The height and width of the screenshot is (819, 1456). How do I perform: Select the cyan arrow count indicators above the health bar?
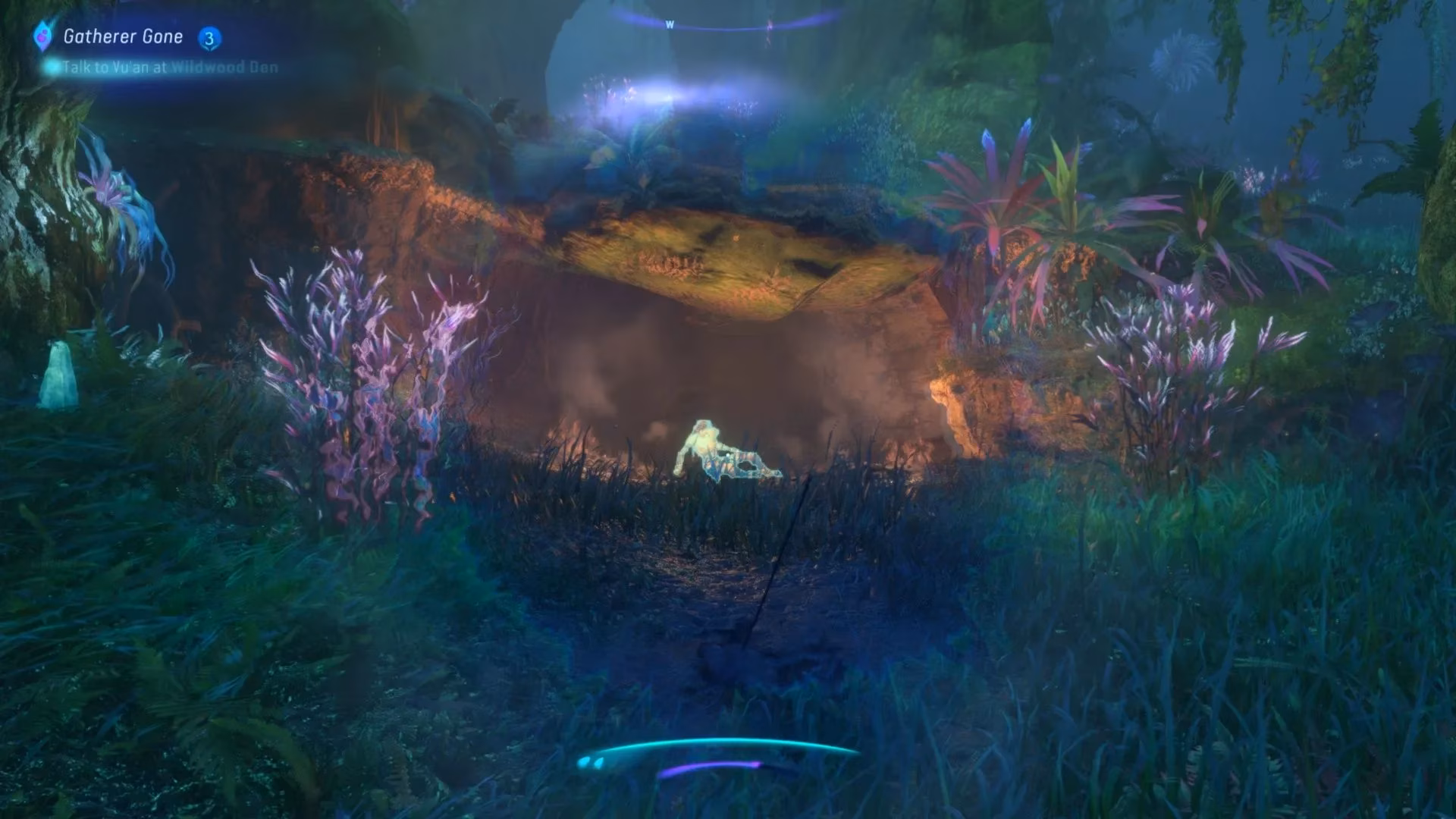[591, 761]
